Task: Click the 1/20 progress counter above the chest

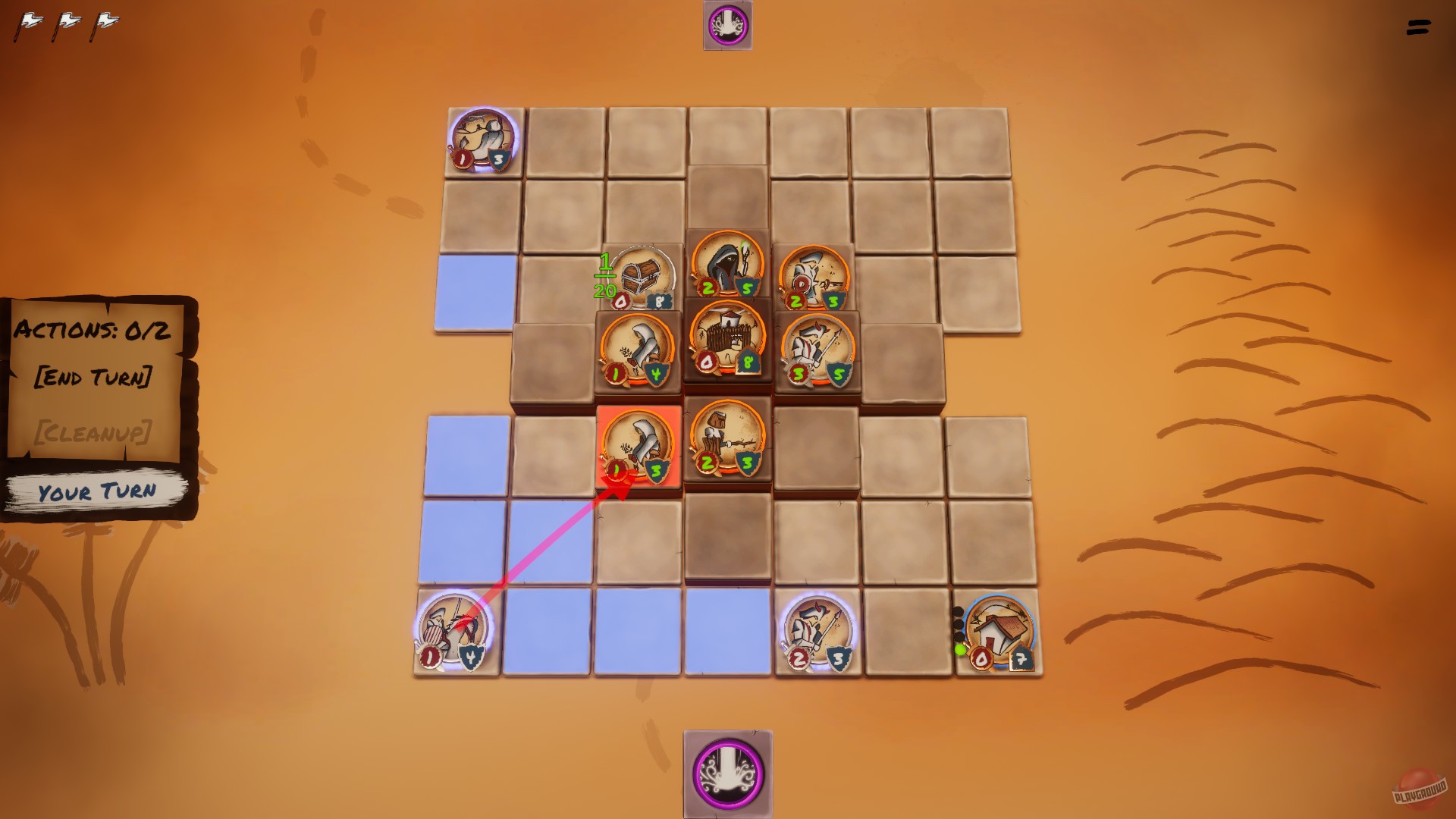Action: tap(604, 277)
